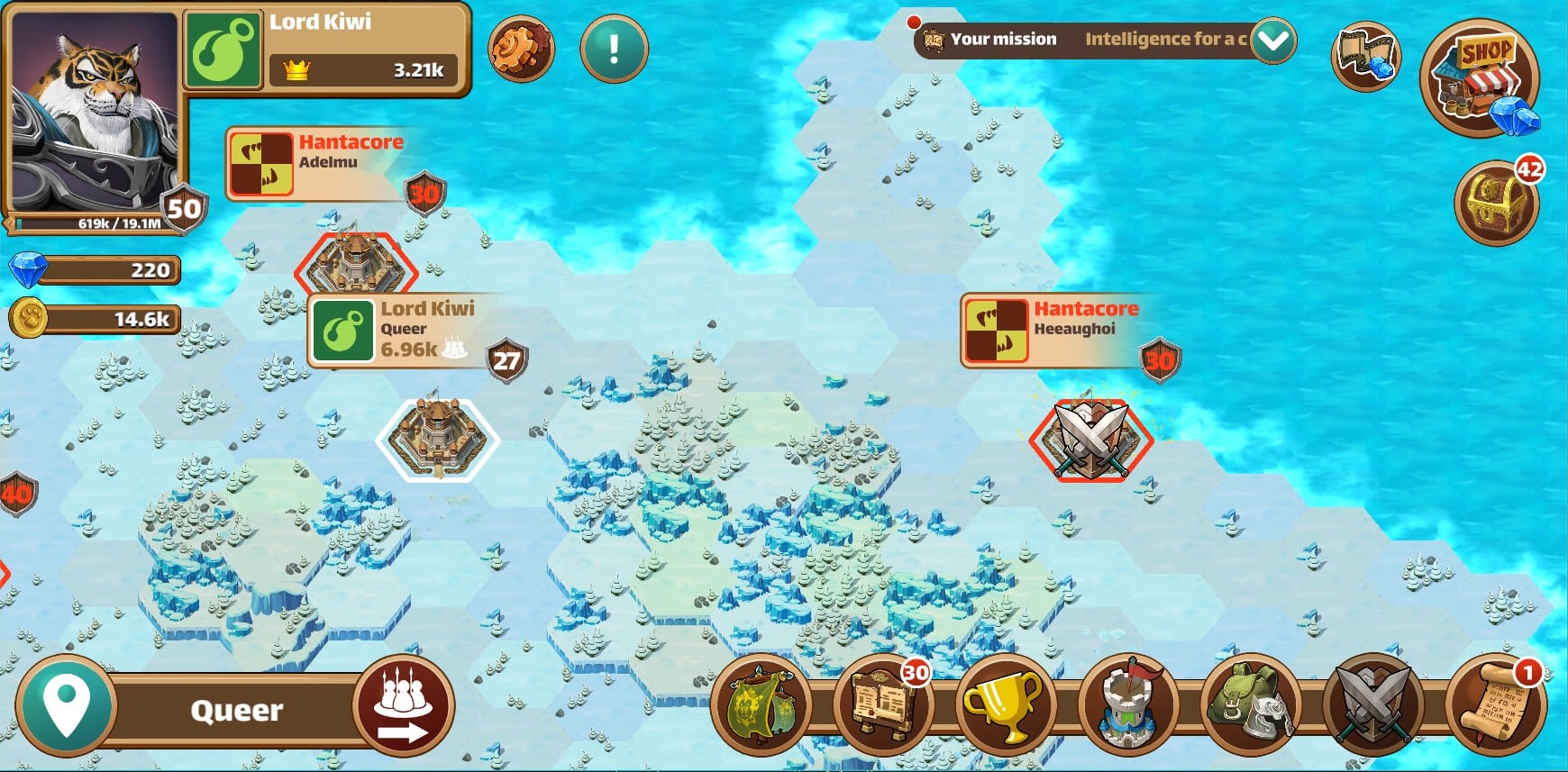Send troops with the army arrow button
This screenshot has width=1568, height=772.
tap(403, 706)
